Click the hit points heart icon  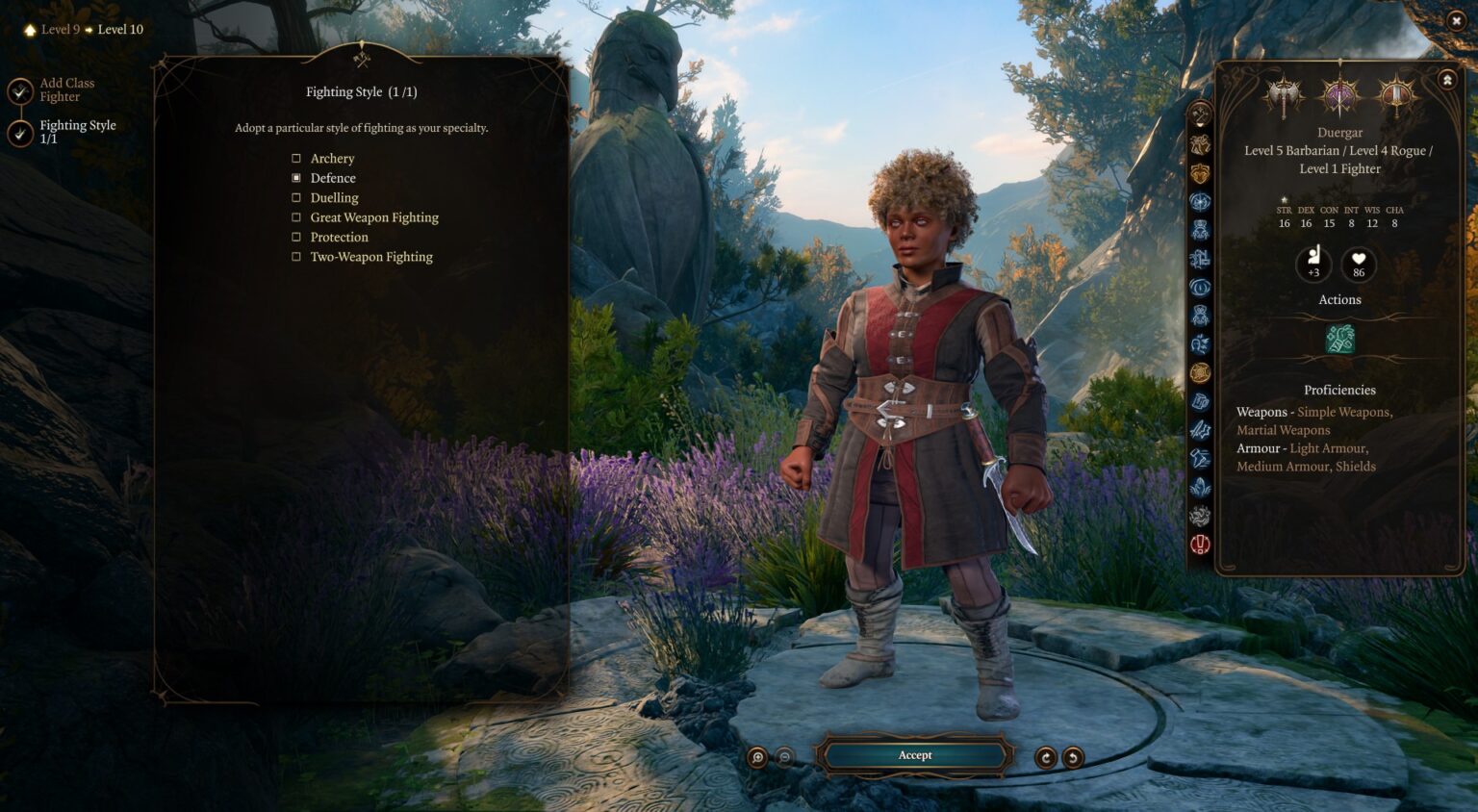click(x=1359, y=263)
